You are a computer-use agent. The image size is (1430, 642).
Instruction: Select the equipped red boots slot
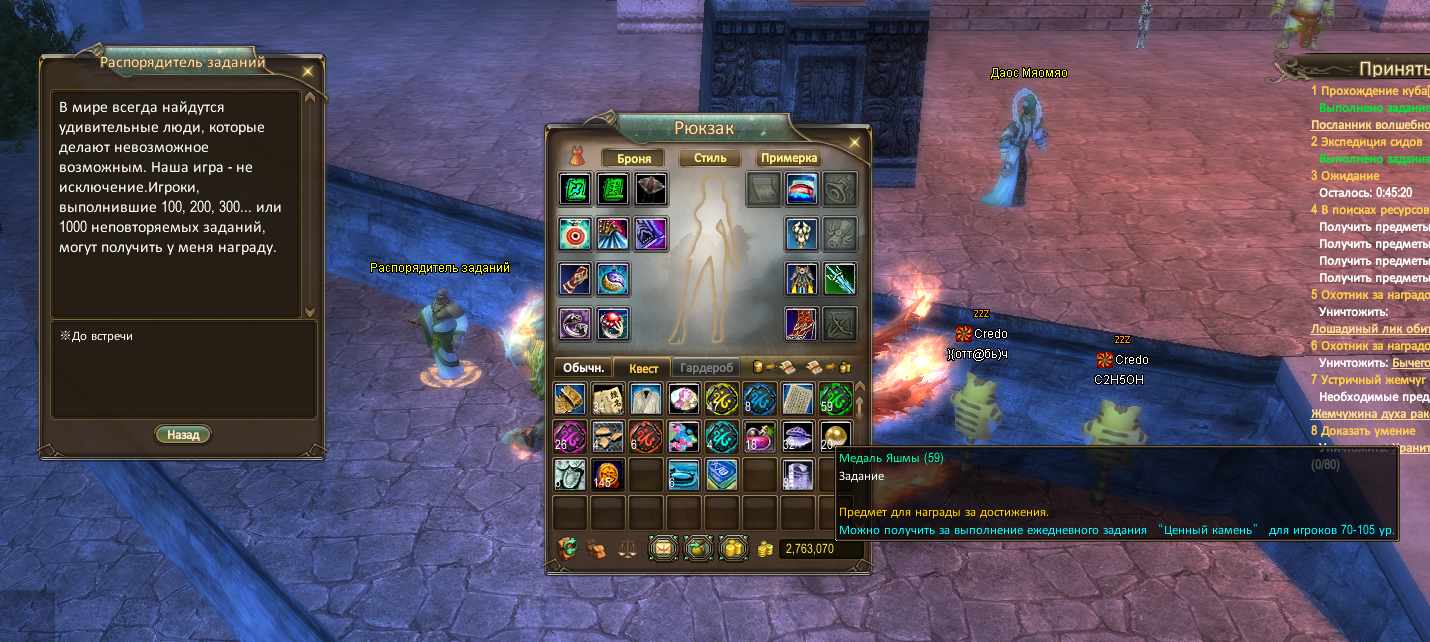coord(802,323)
